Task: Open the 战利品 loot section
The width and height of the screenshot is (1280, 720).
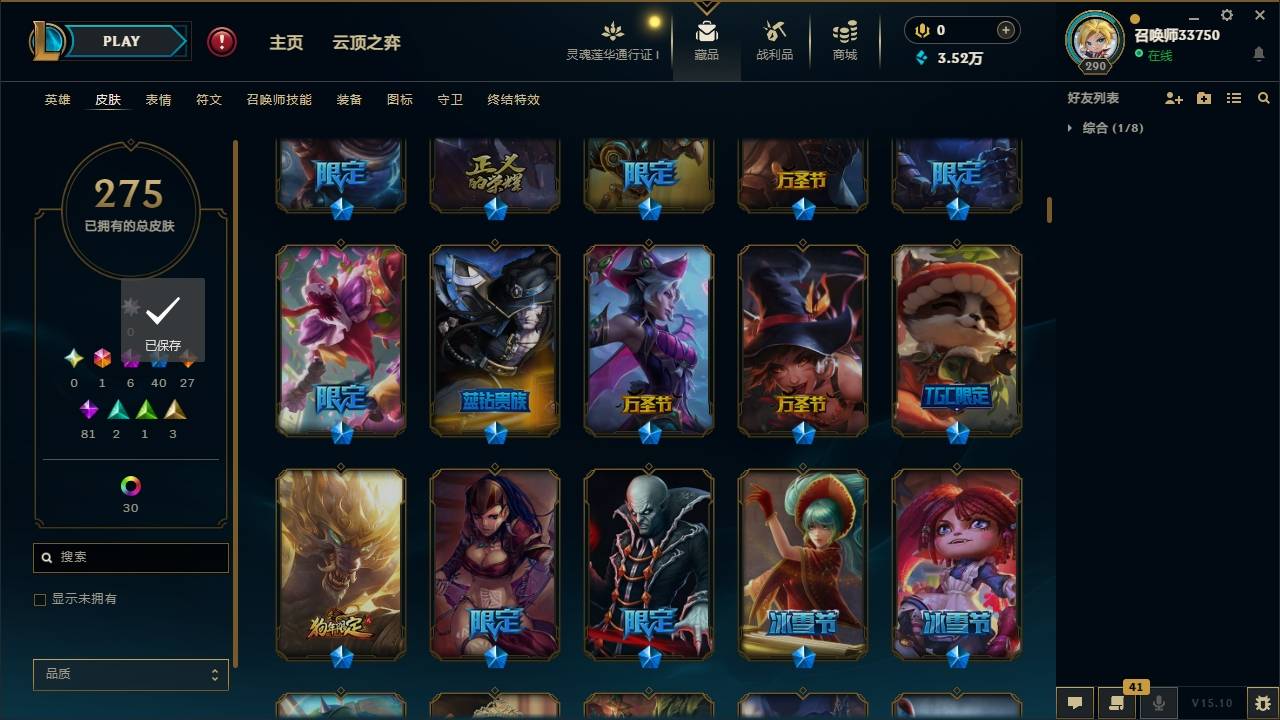Action: coord(775,38)
